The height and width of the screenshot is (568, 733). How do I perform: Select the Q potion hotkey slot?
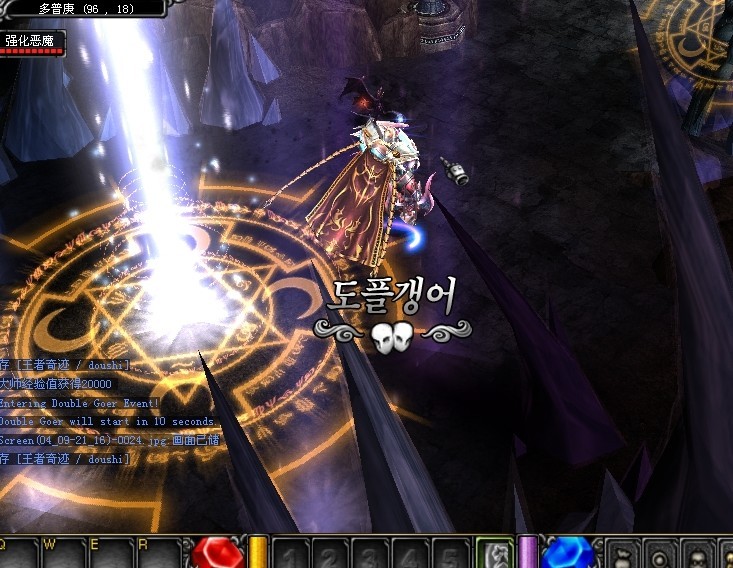click(x=18, y=554)
